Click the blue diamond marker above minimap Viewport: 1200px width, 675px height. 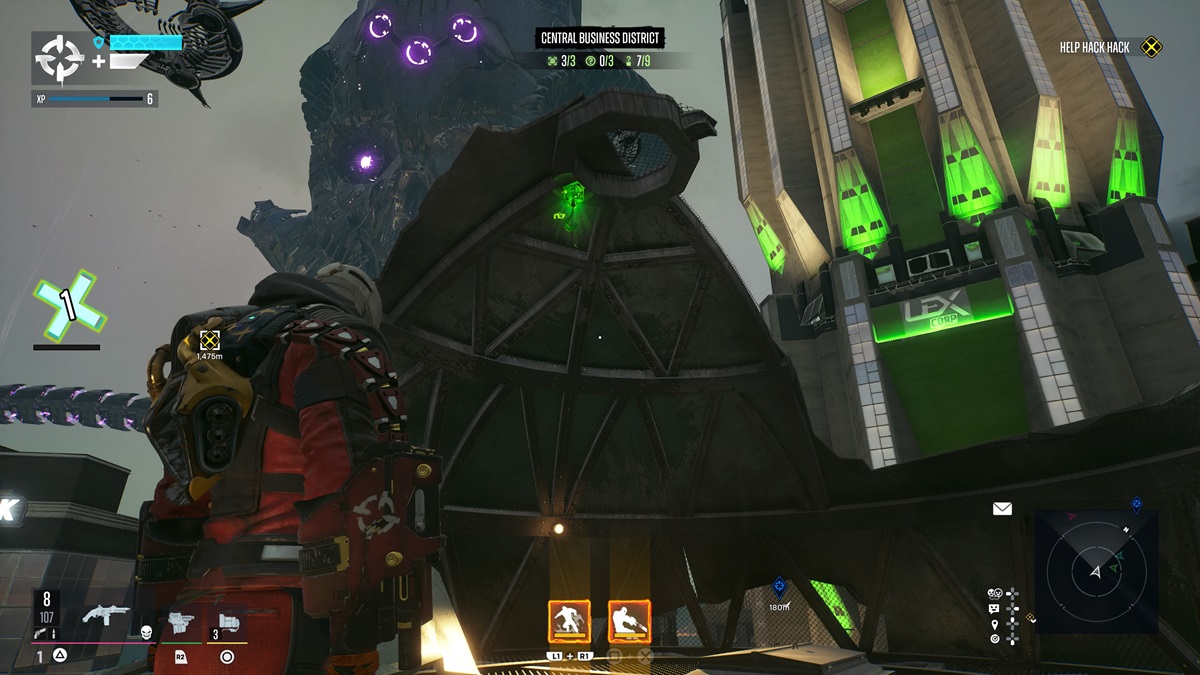click(x=1136, y=504)
